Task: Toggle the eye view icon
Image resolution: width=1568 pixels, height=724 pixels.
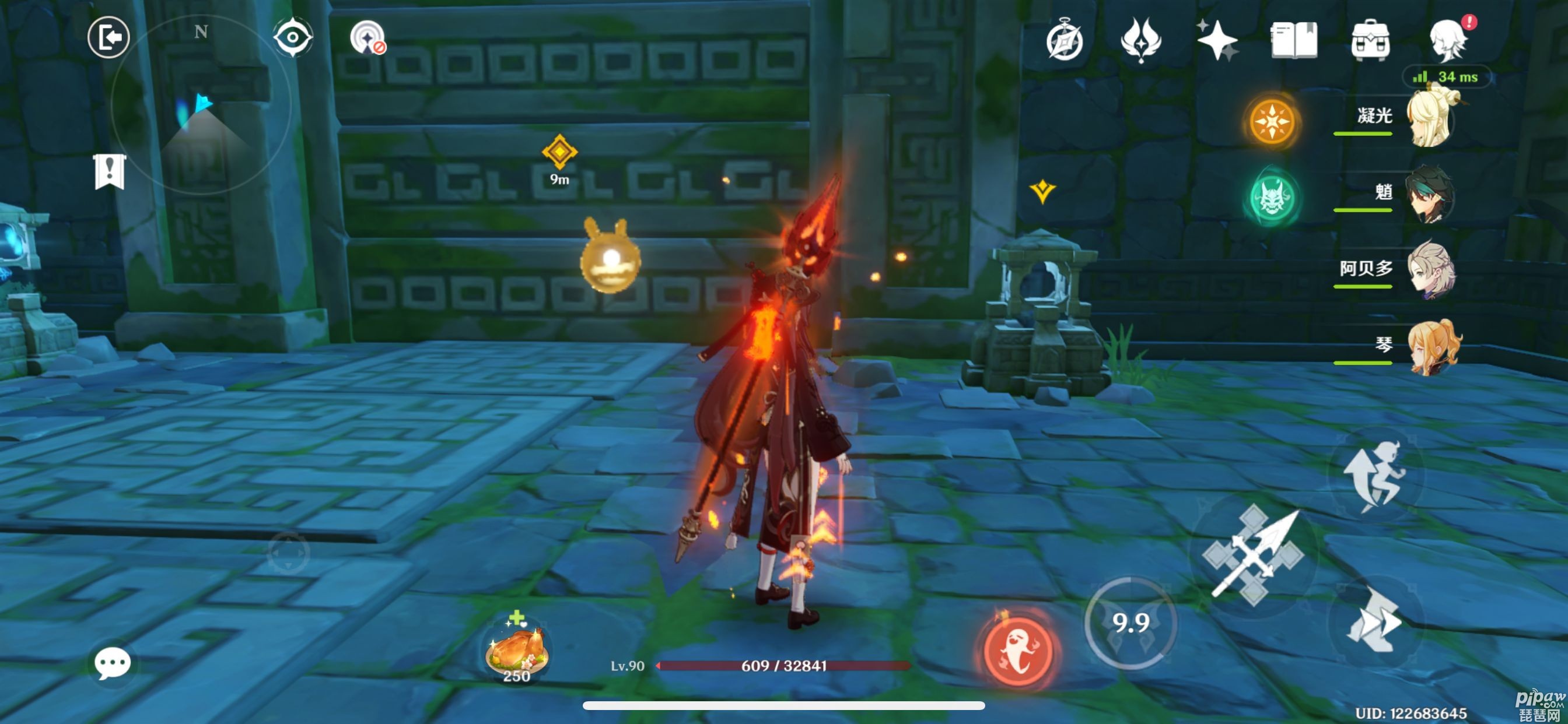Action: (293, 38)
